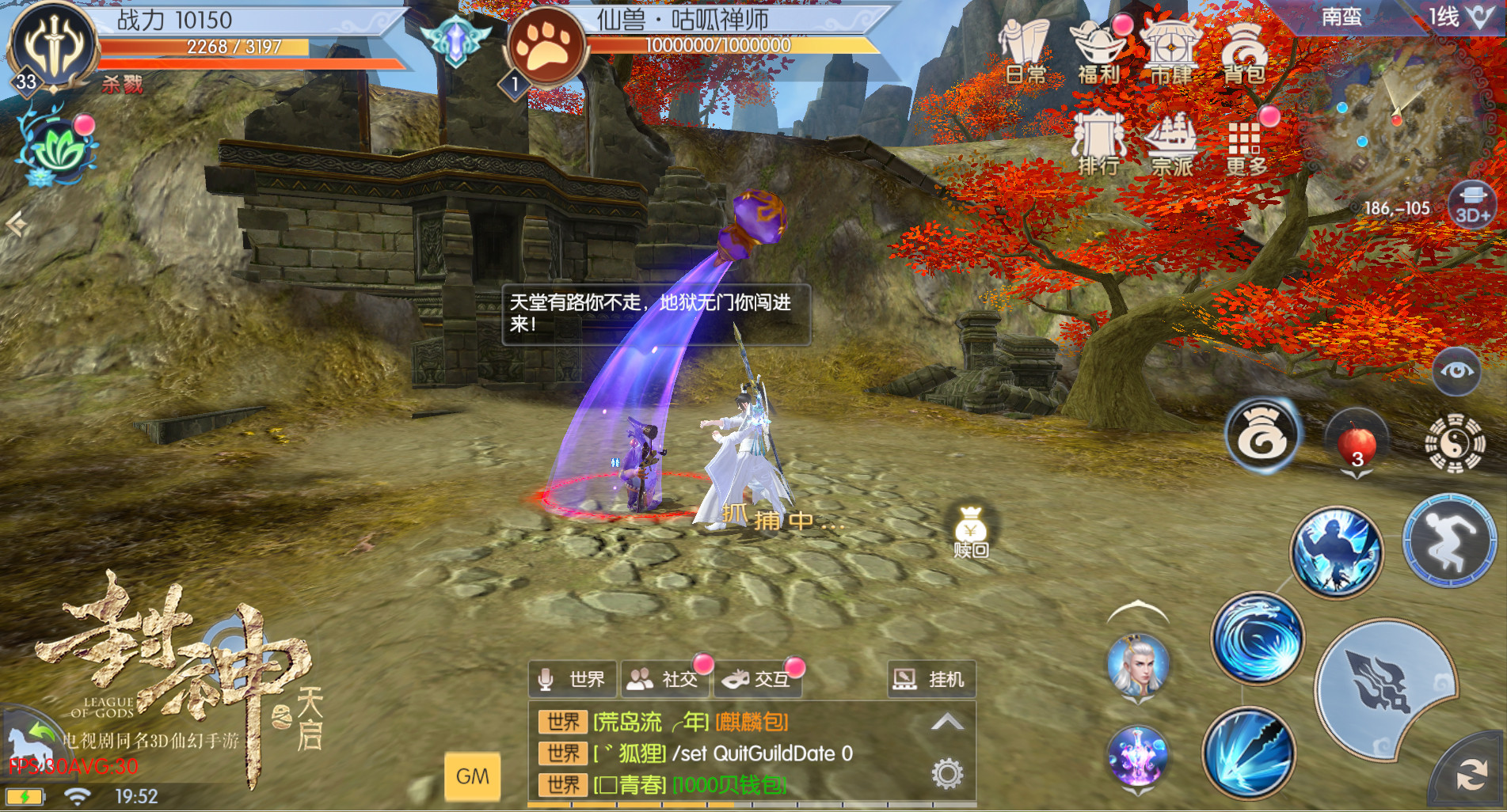Toggle the 3D+ camera mode

tap(1472, 206)
